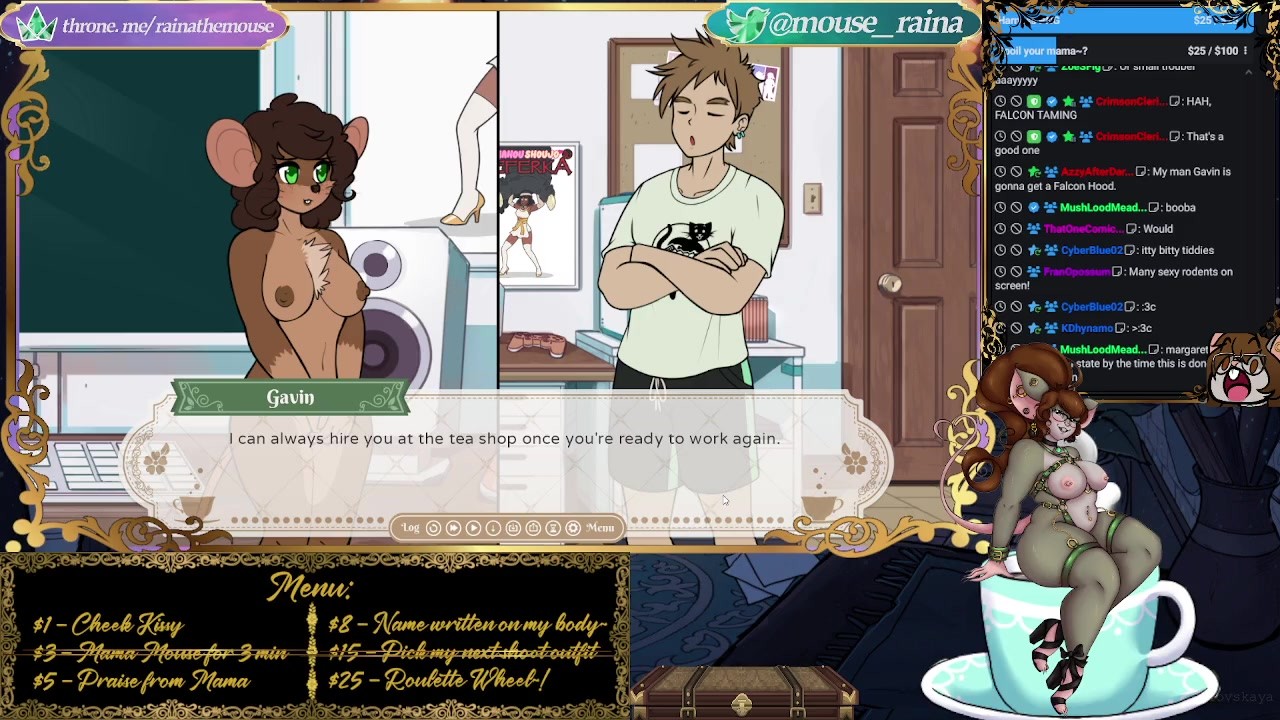This screenshot has width=1280, height=720.
Task: Open the goal options three-dot menu
Action: click(x=1245, y=51)
